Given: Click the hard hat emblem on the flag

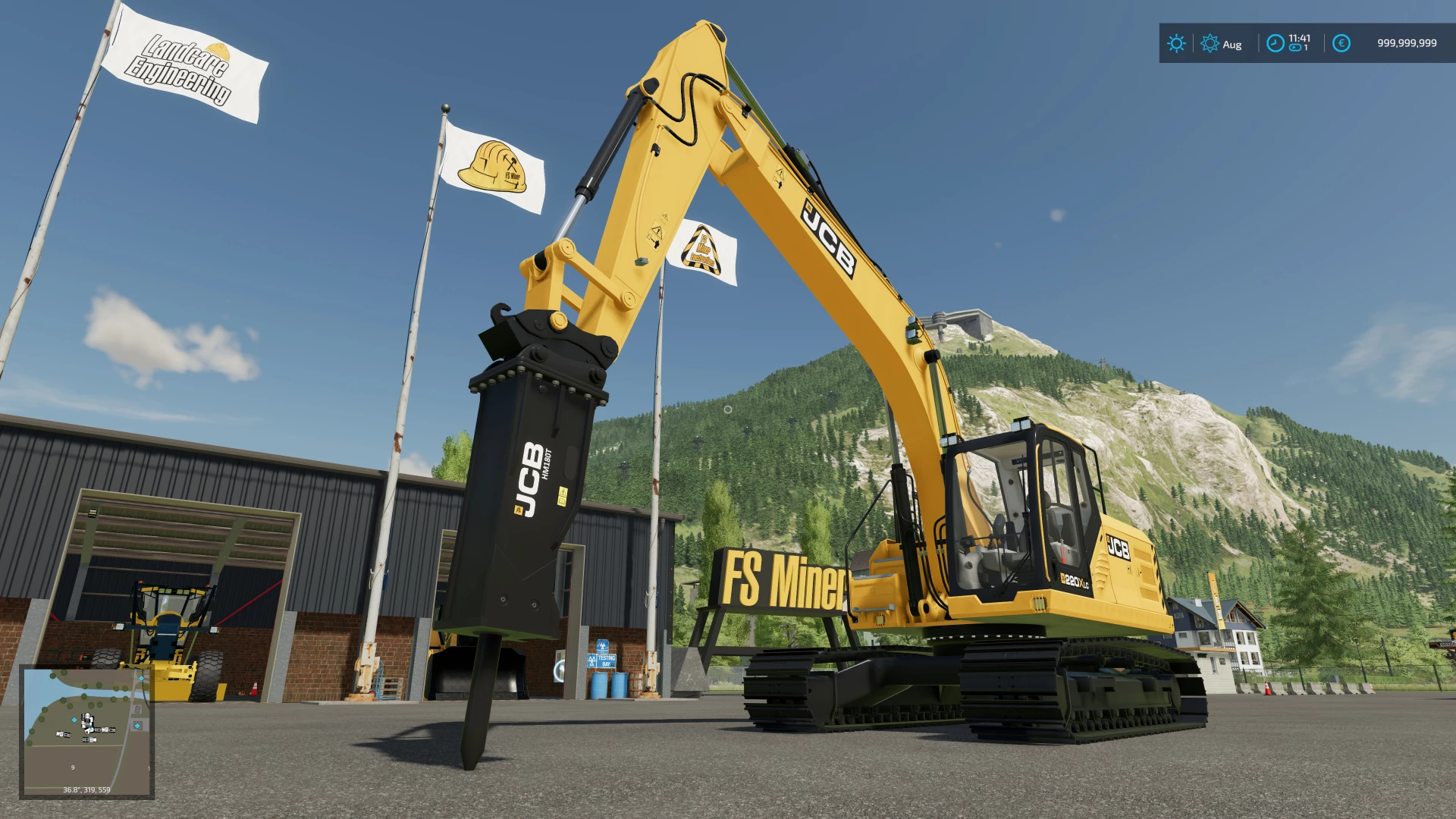Looking at the screenshot, I should [x=491, y=165].
